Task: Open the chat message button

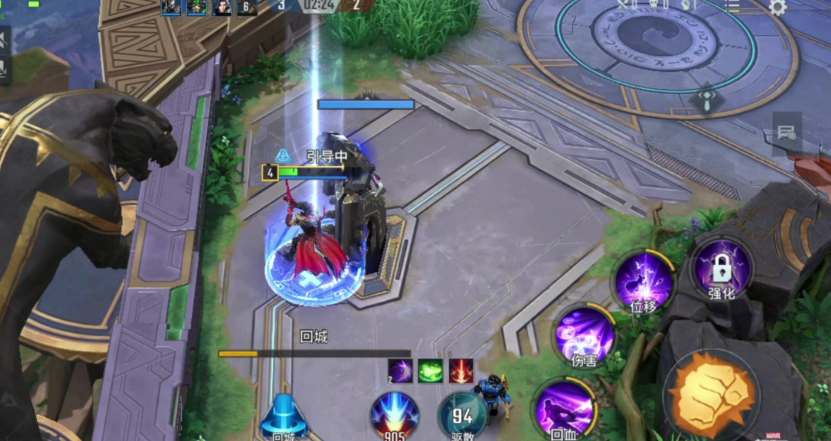Action: click(787, 132)
